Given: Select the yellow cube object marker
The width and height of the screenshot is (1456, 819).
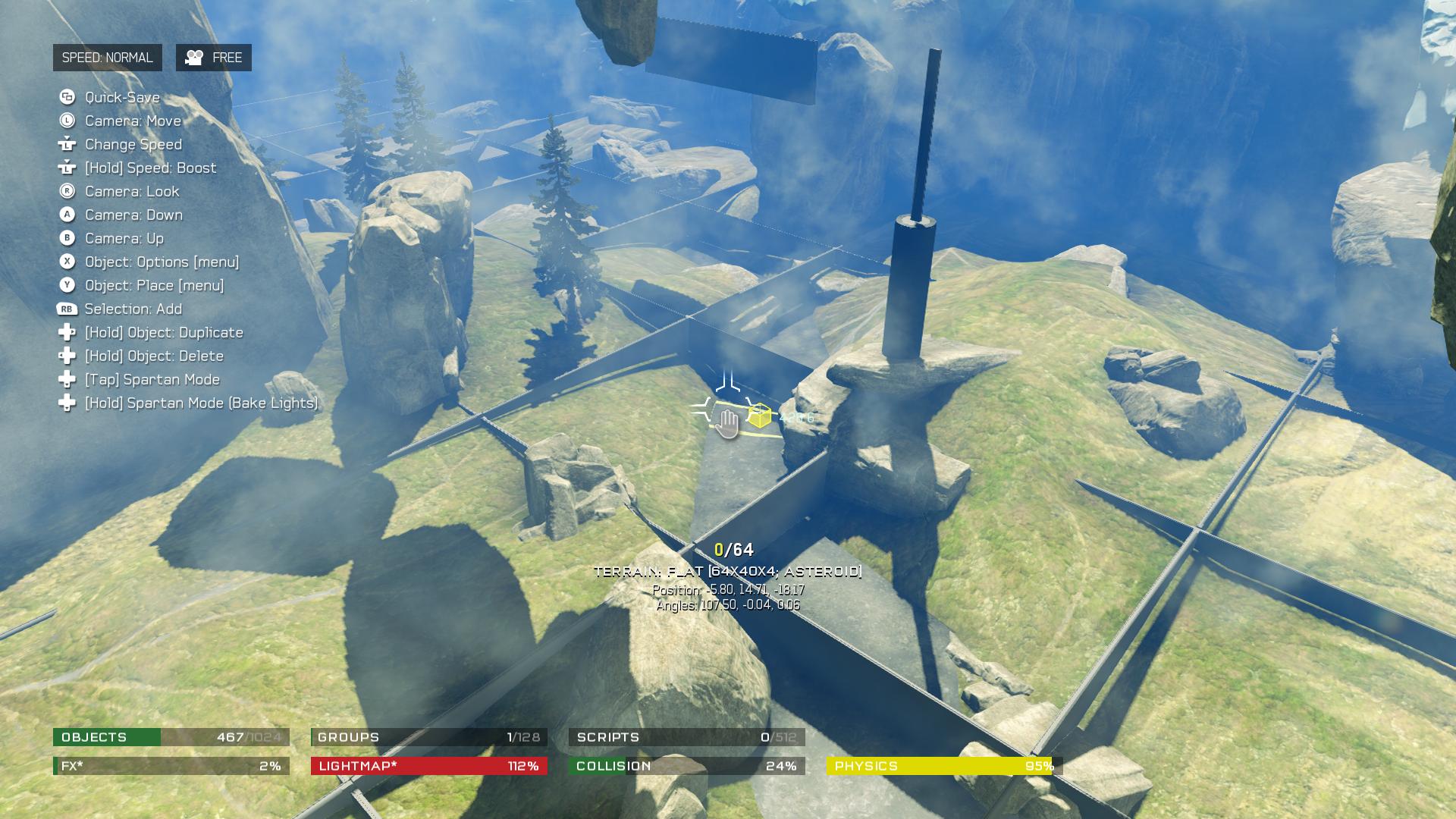Looking at the screenshot, I should pos(759,416).
